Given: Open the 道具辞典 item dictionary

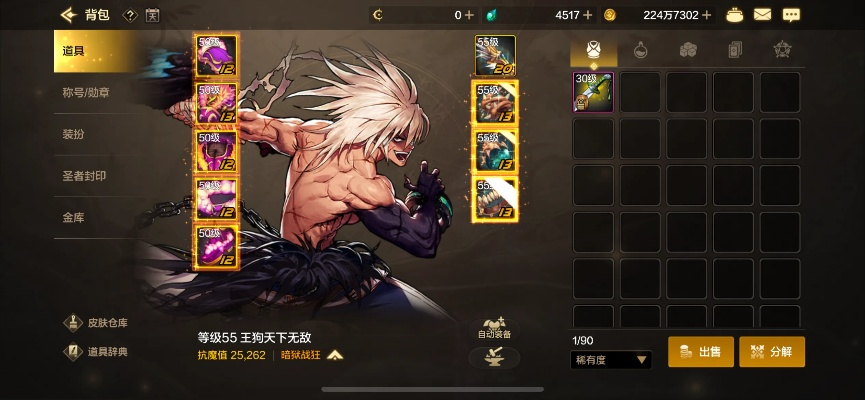Looking at the screenshot, I should [98, 351].
